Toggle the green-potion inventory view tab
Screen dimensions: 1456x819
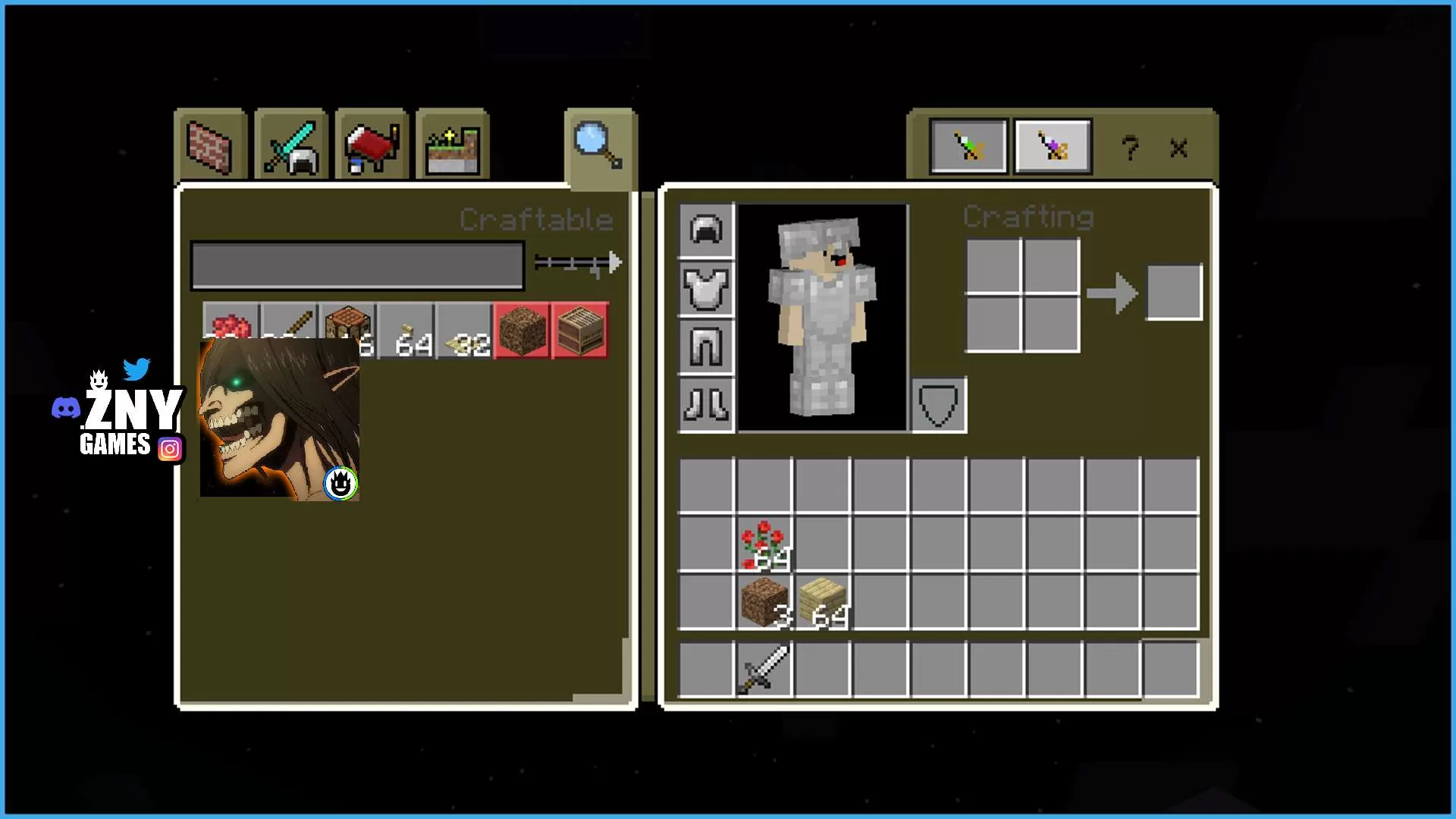pyautogui.click(x=968, y=146)
